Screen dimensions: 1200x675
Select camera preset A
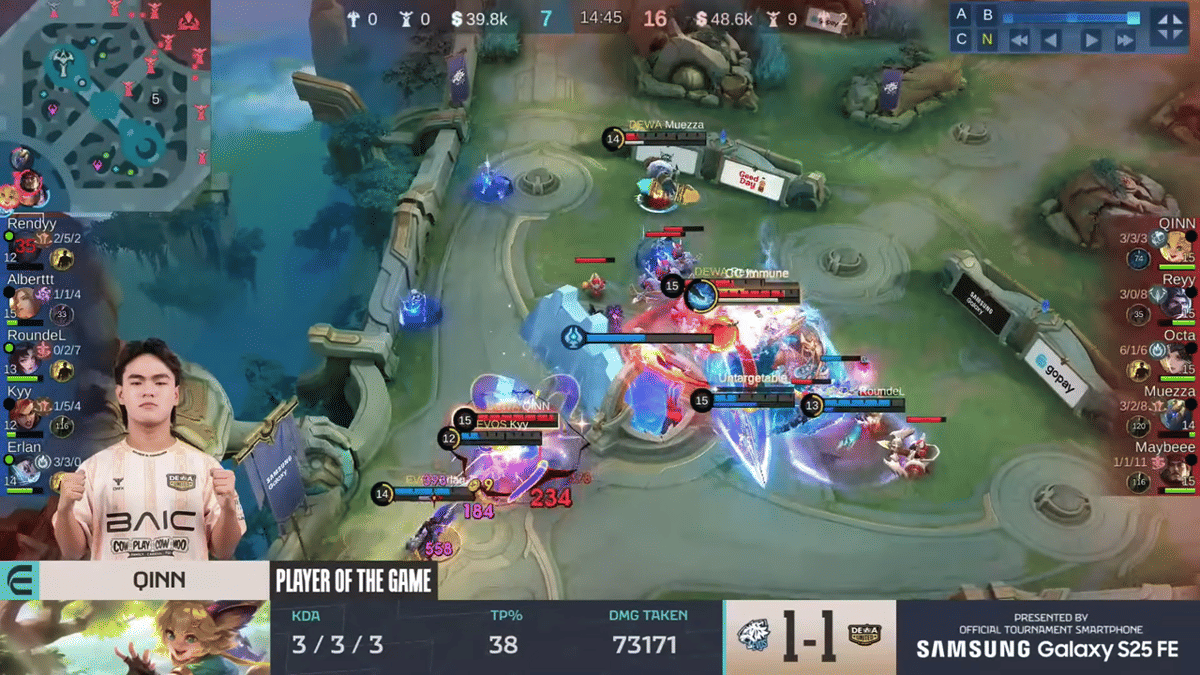click(x=962, y=15)
